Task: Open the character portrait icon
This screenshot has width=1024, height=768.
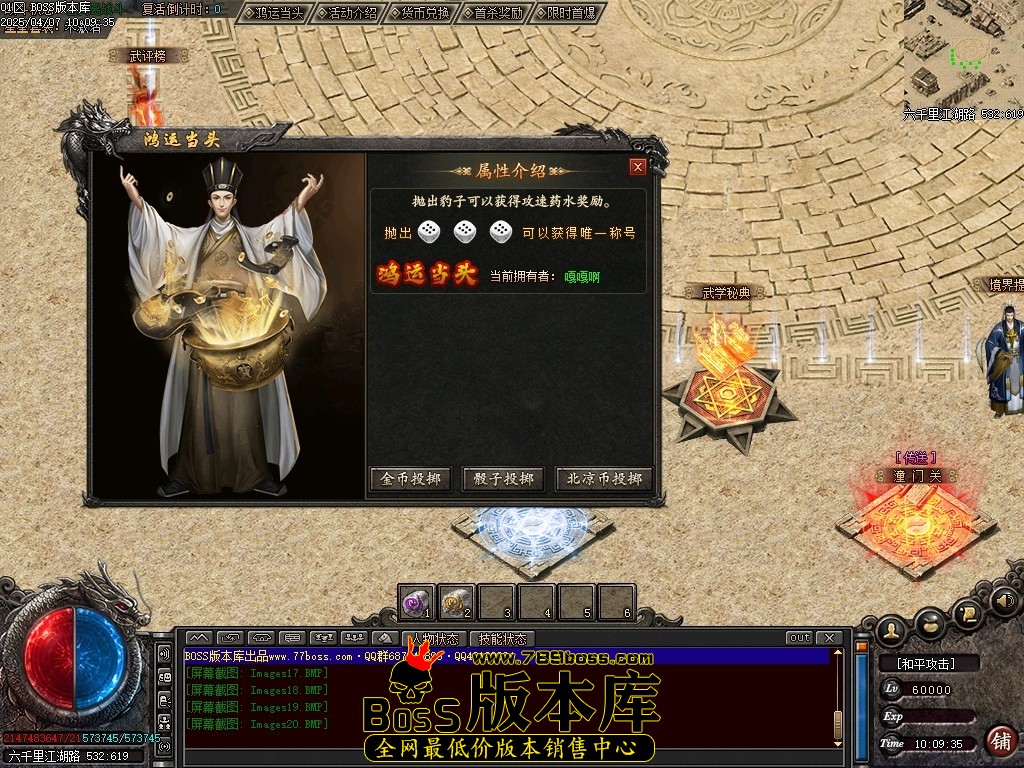Action: tap(891, 630)
